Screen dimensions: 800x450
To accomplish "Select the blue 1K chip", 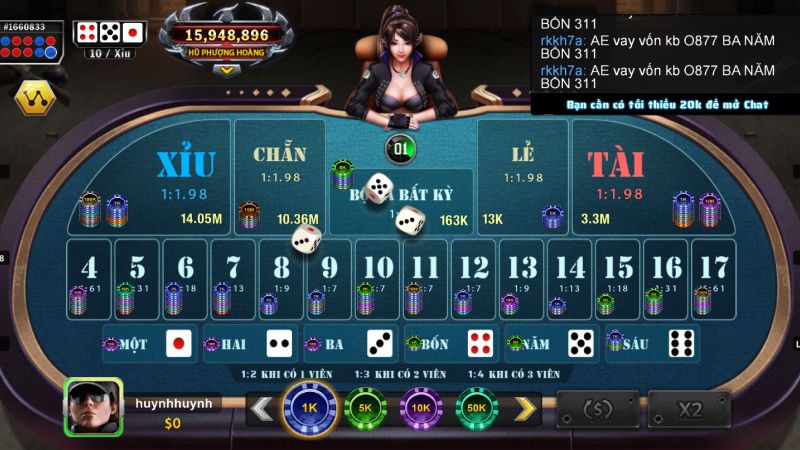I will pyautogui.click(x=309, y=408).
